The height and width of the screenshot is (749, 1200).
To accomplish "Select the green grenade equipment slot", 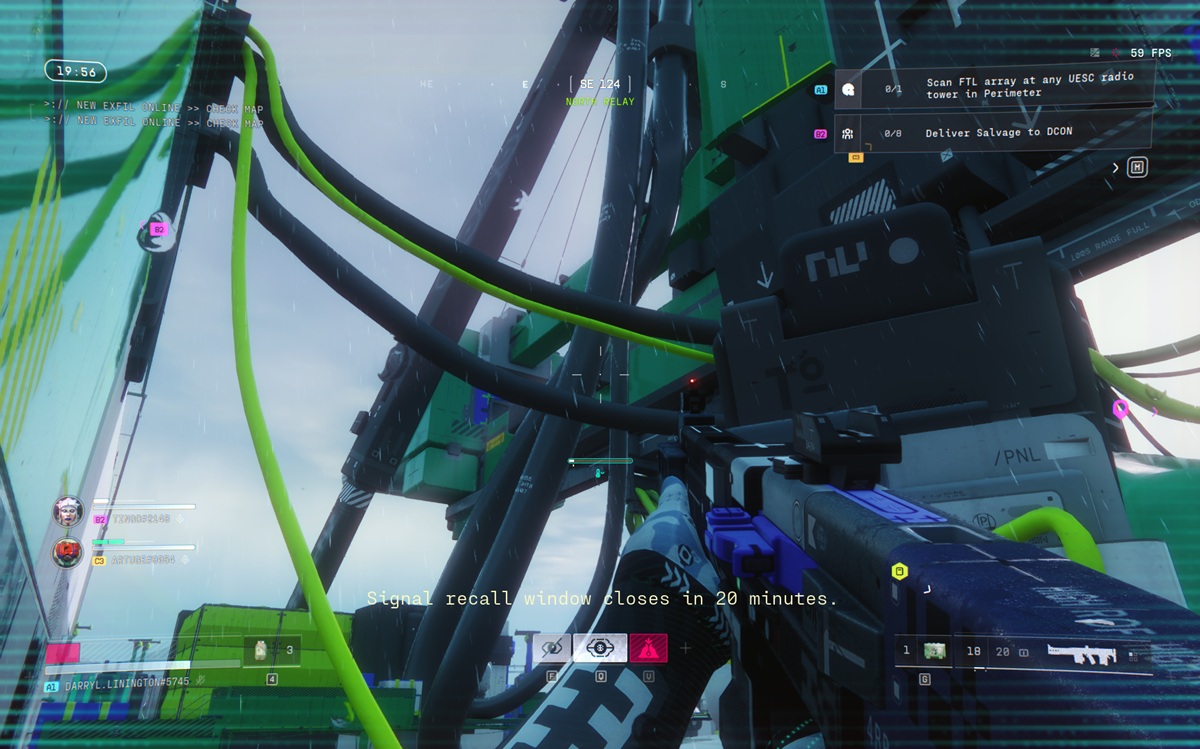I will point(934,652).
